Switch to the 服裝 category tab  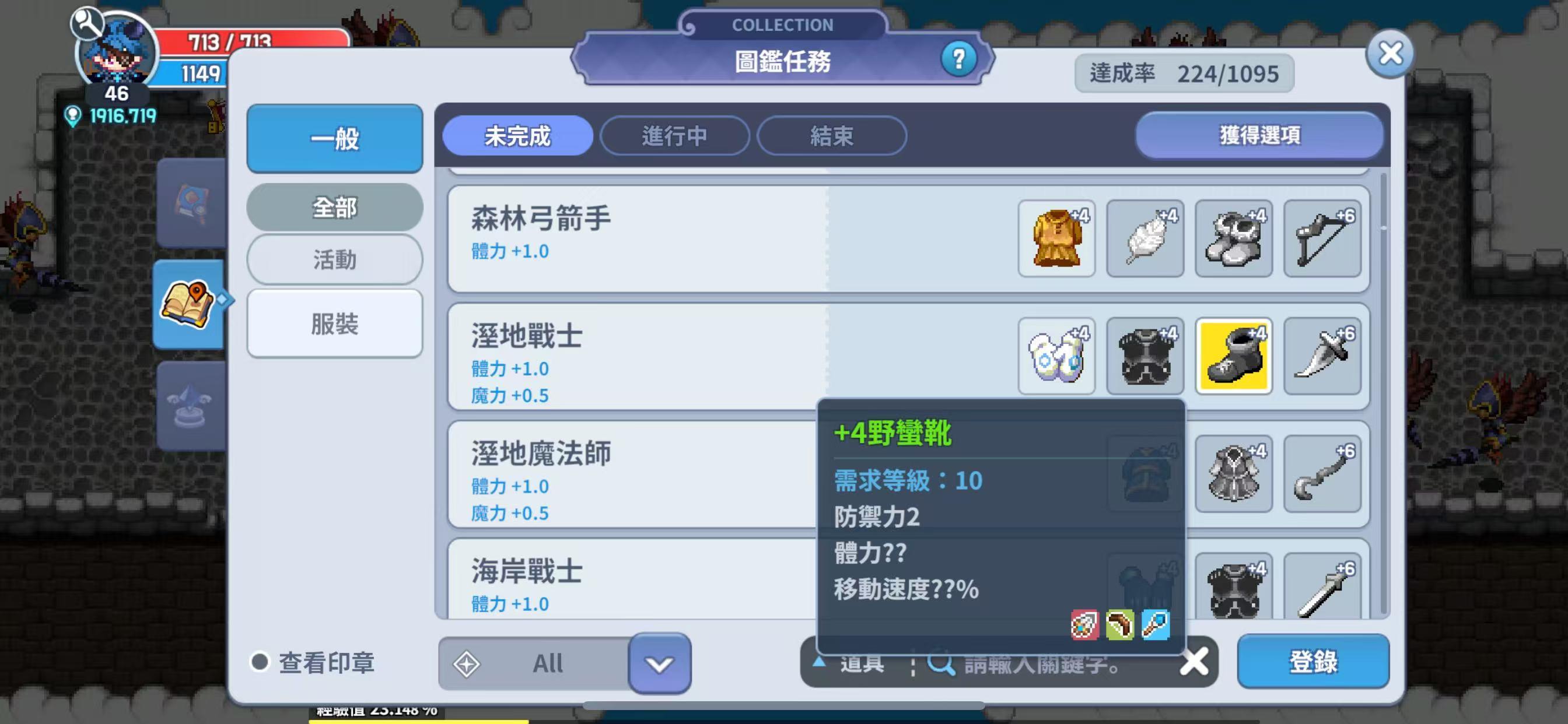tap(334, 323)
